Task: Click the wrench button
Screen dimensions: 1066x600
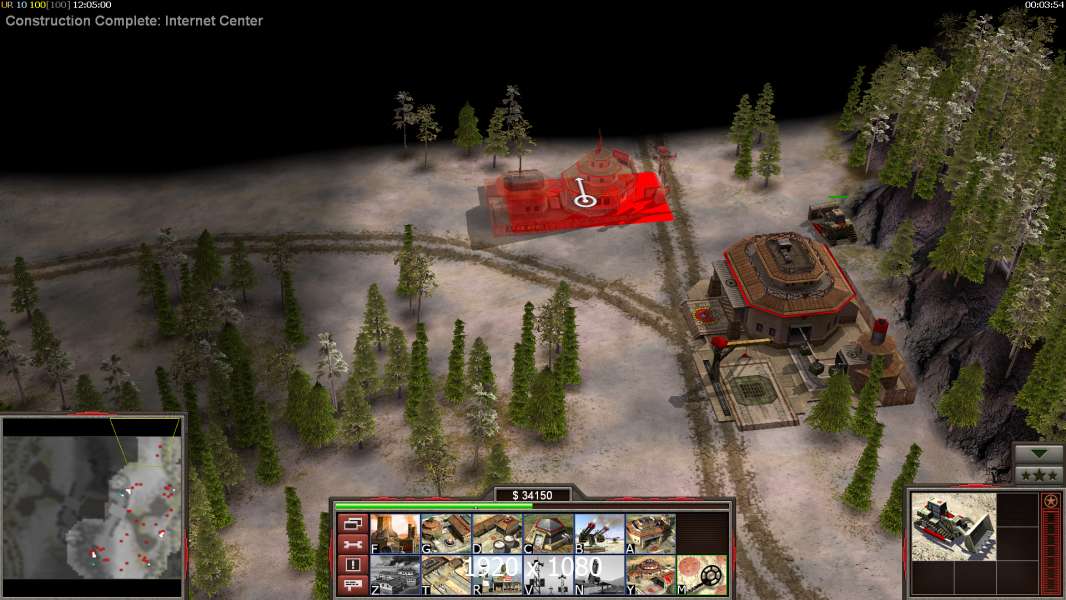Action: (352, 544)
